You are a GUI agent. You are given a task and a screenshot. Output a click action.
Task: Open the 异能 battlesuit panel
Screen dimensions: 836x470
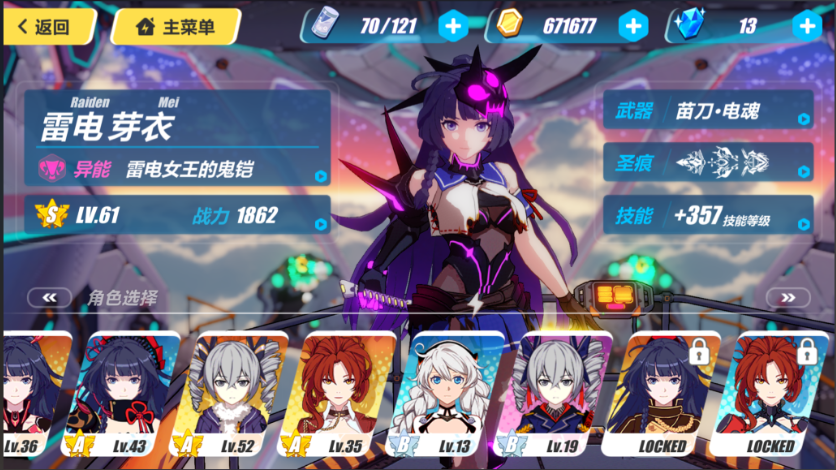click(x=180, y=168)
